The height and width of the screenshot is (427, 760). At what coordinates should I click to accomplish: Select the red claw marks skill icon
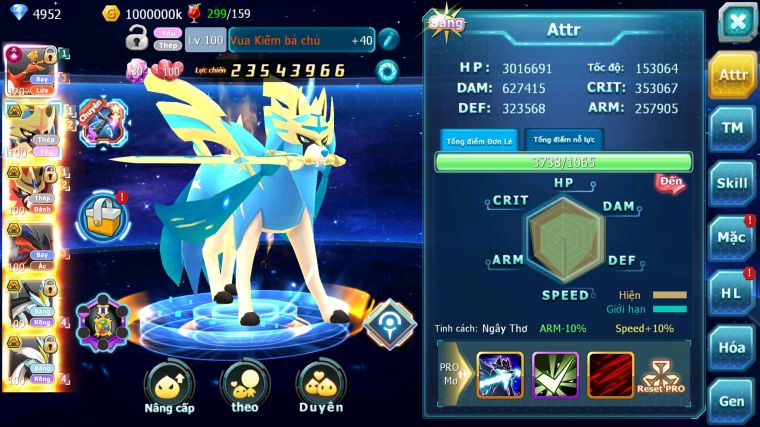[610, 375]
